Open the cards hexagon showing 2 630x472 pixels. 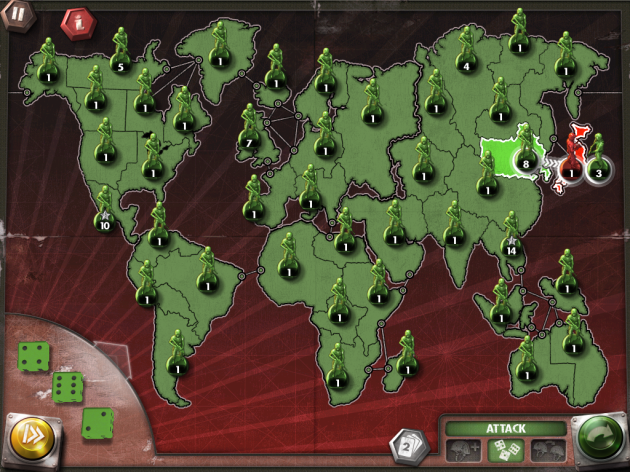pyautogui.click(x=408, y=444)
